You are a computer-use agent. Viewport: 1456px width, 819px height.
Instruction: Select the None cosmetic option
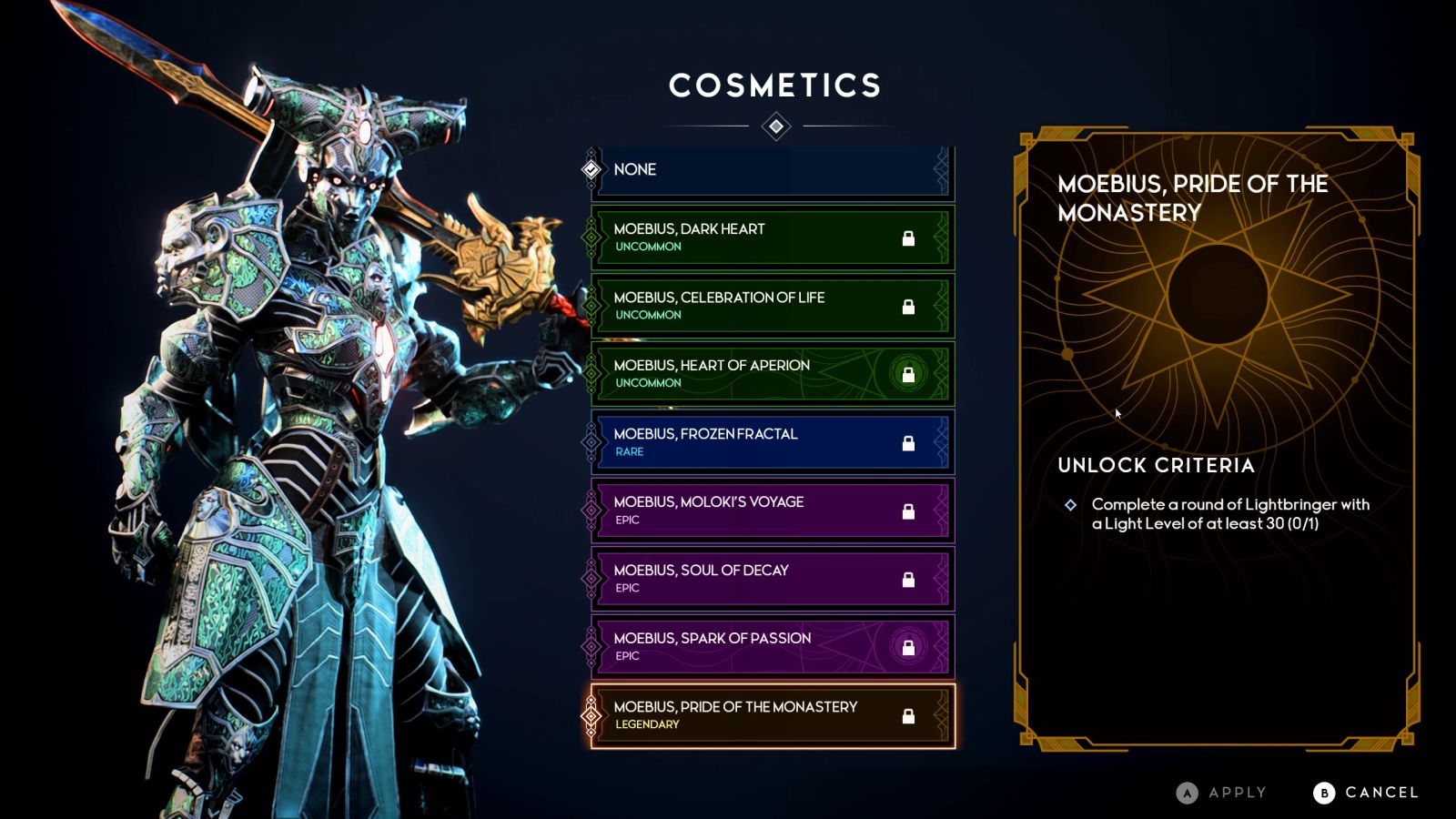click(772, 170)
